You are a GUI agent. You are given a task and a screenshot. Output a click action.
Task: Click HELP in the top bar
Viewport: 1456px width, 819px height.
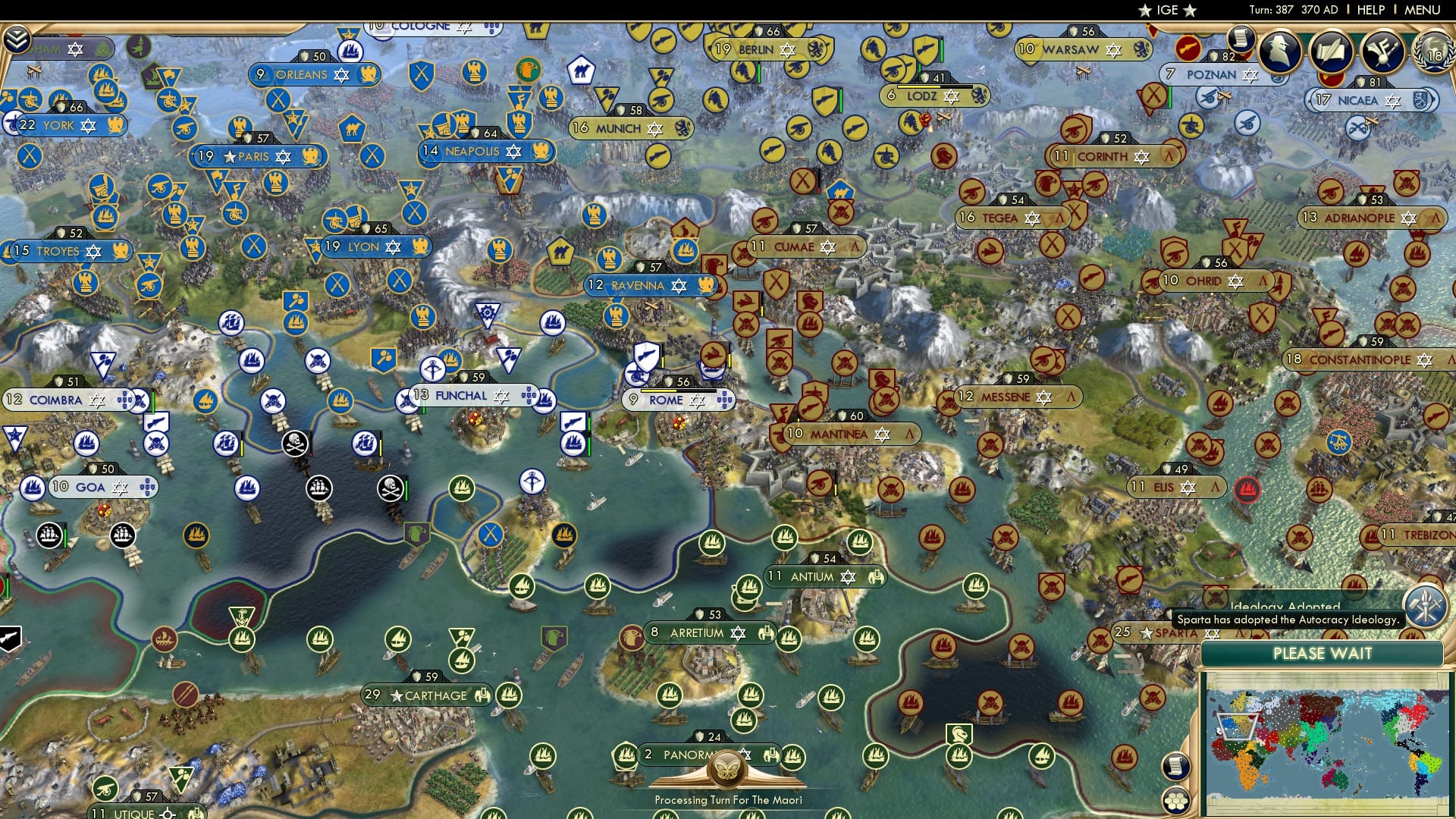pos(1371,11)
